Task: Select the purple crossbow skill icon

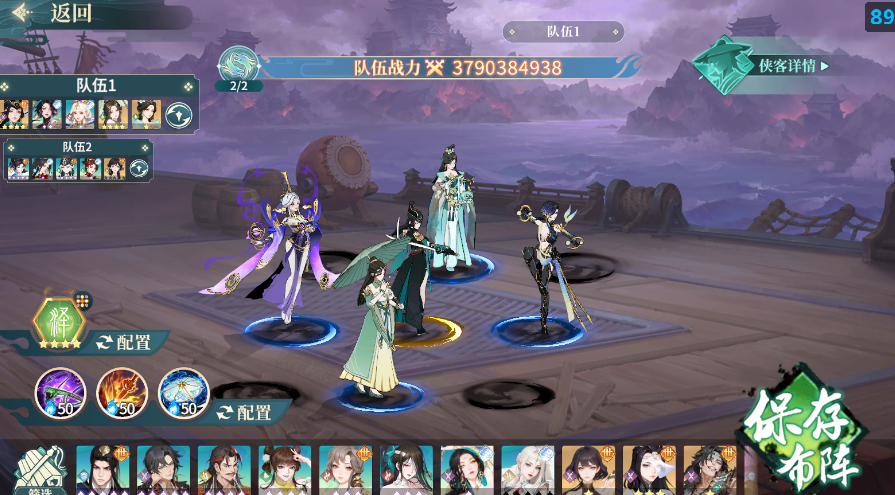Action: click(59, 392)
